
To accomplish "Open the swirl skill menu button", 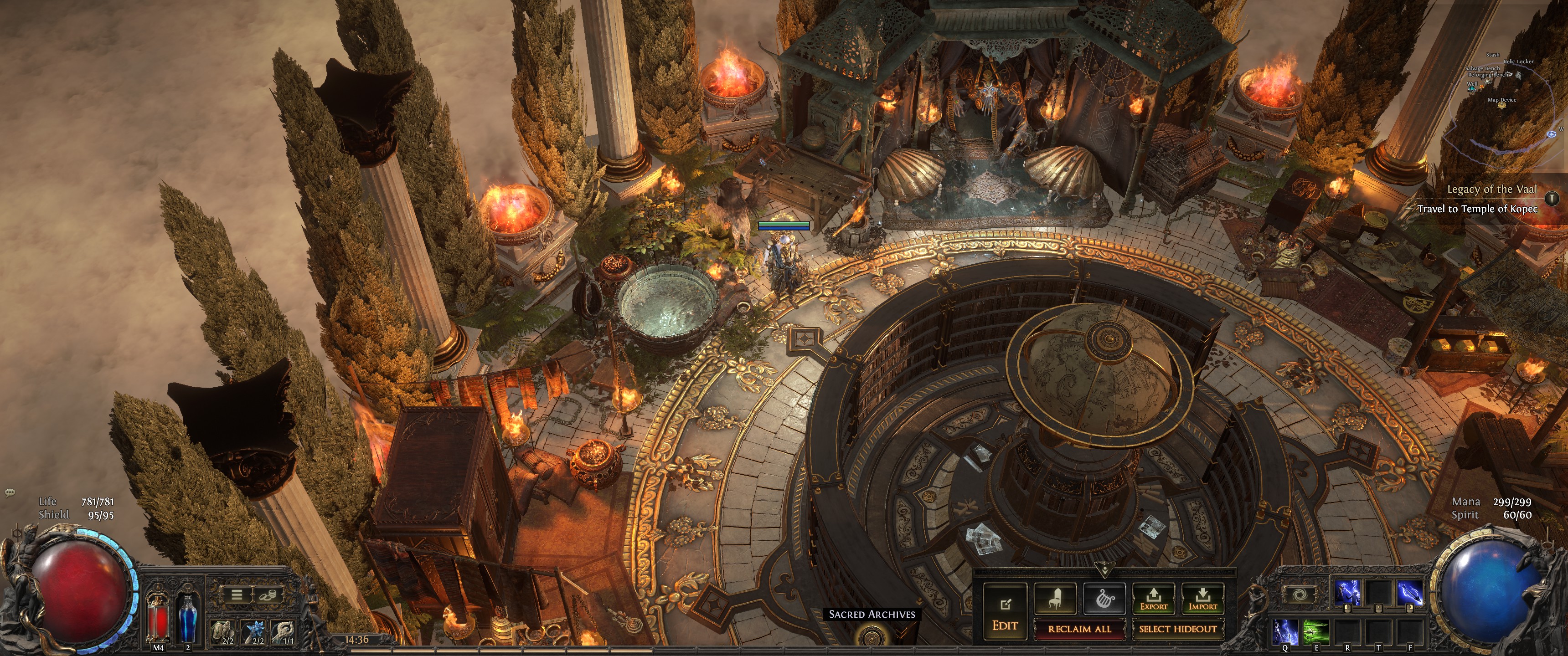I will [x=1299, y=594].
